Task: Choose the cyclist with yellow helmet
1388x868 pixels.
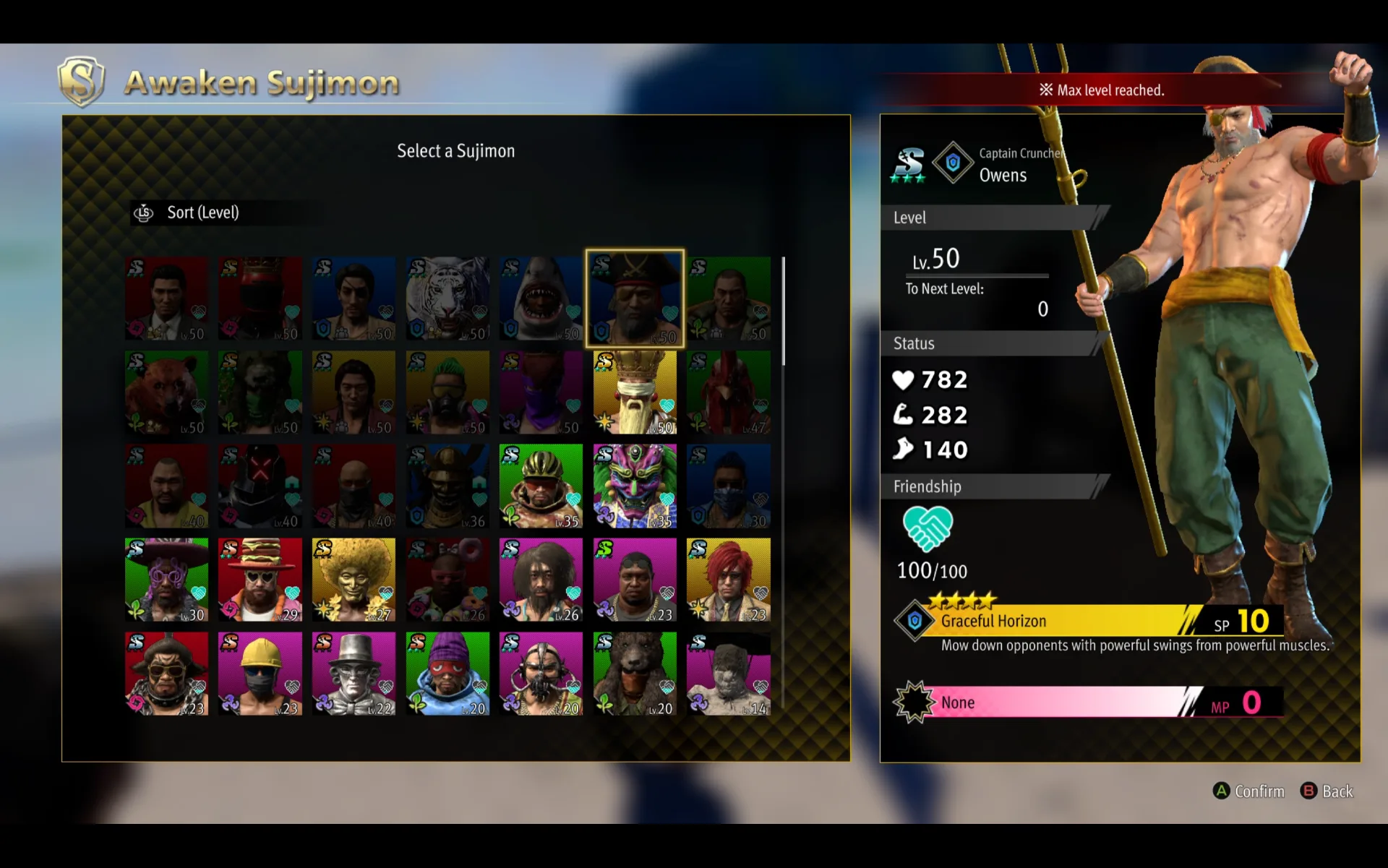Action: (541, 486)
